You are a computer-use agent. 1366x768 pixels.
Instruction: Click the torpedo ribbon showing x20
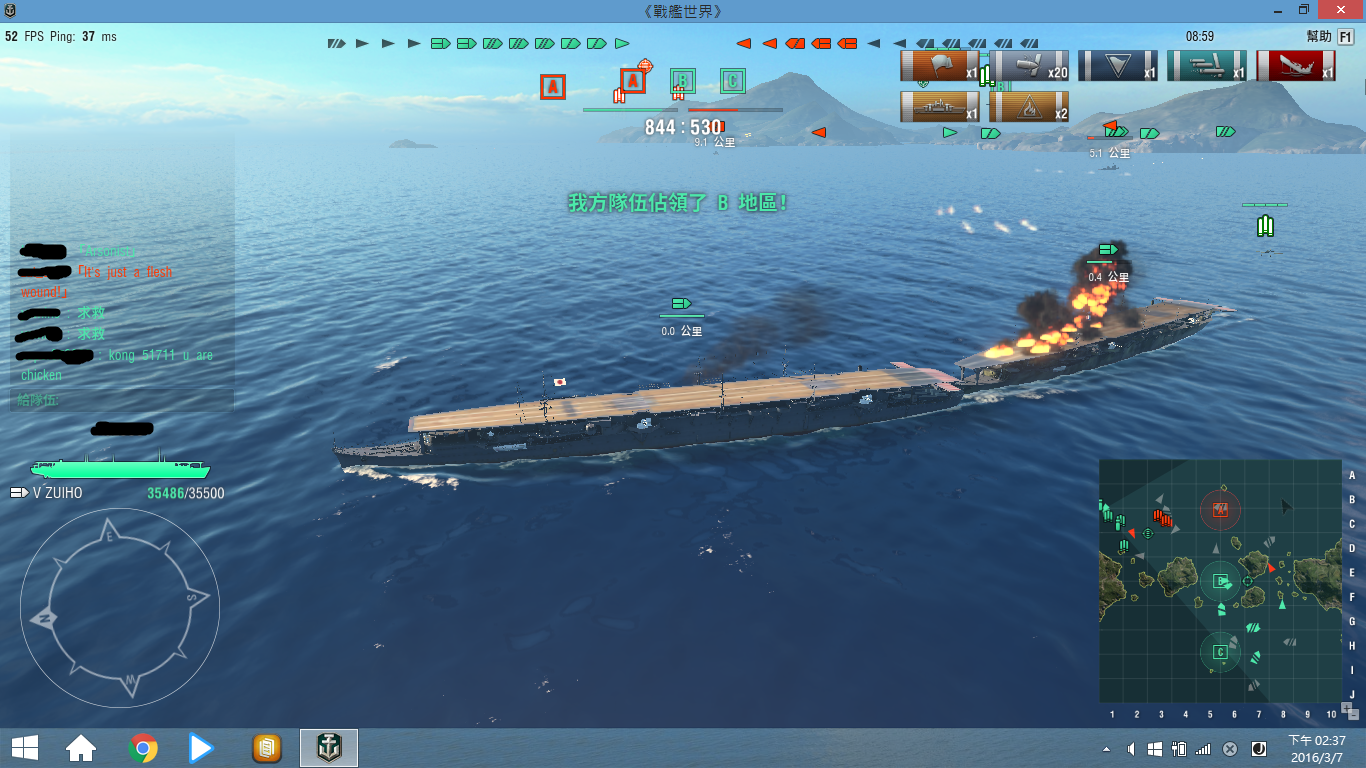click(1029, 66)
